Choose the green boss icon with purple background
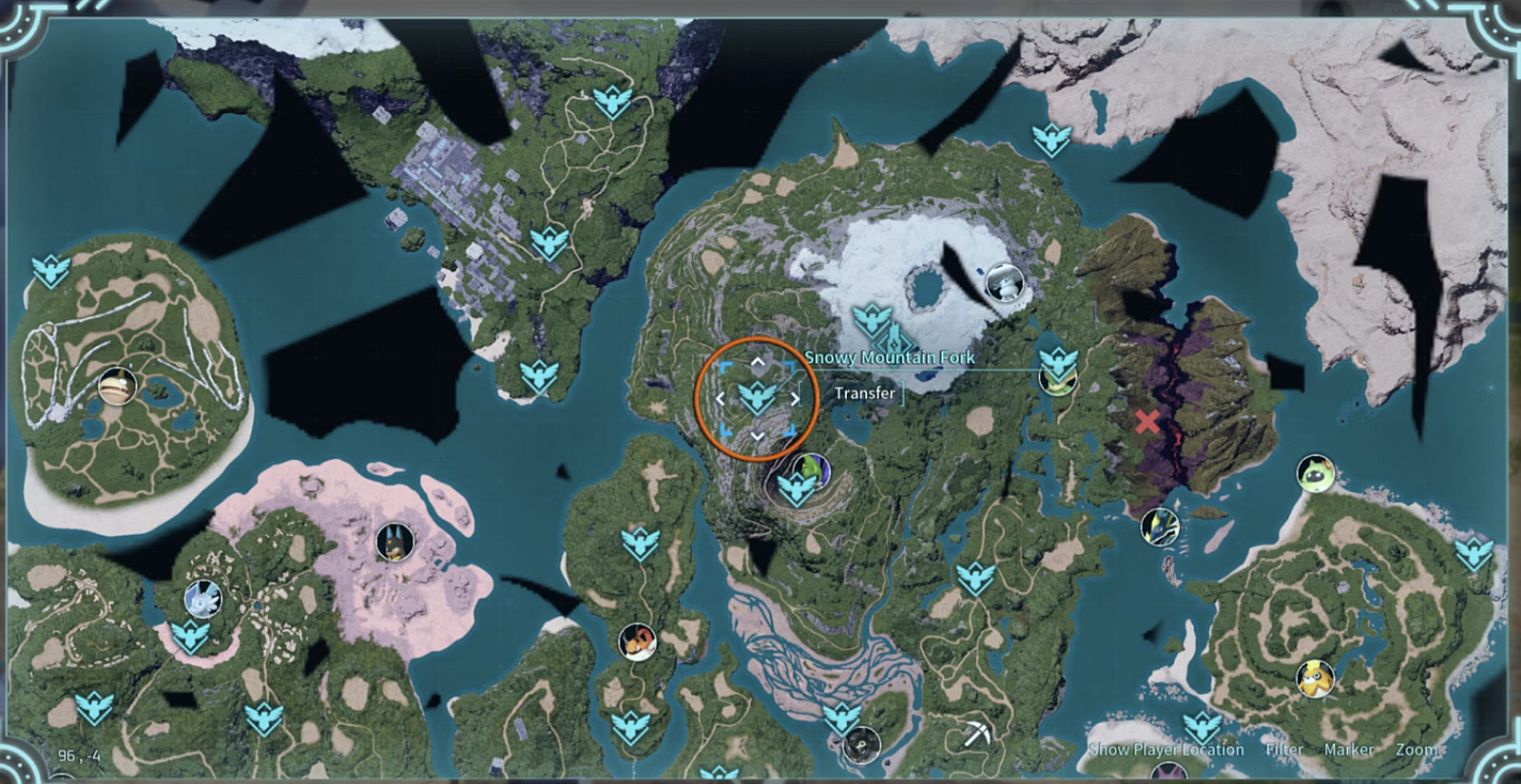 [x=811, y=469]
